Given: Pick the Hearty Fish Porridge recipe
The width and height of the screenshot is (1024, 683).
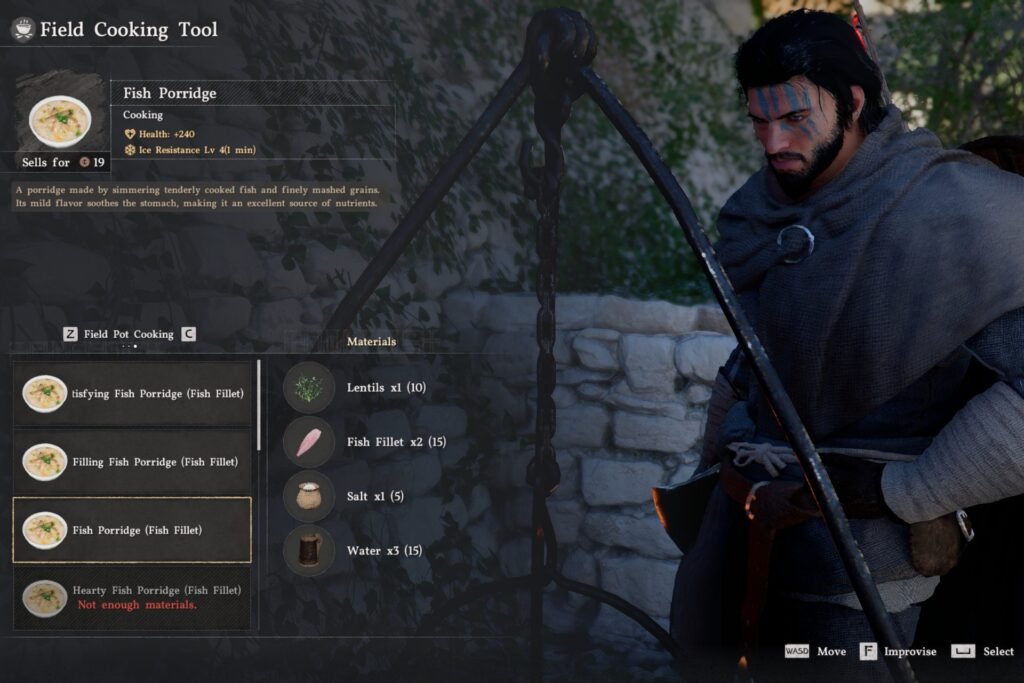Looking at the screenshot, I should point(132,597).
